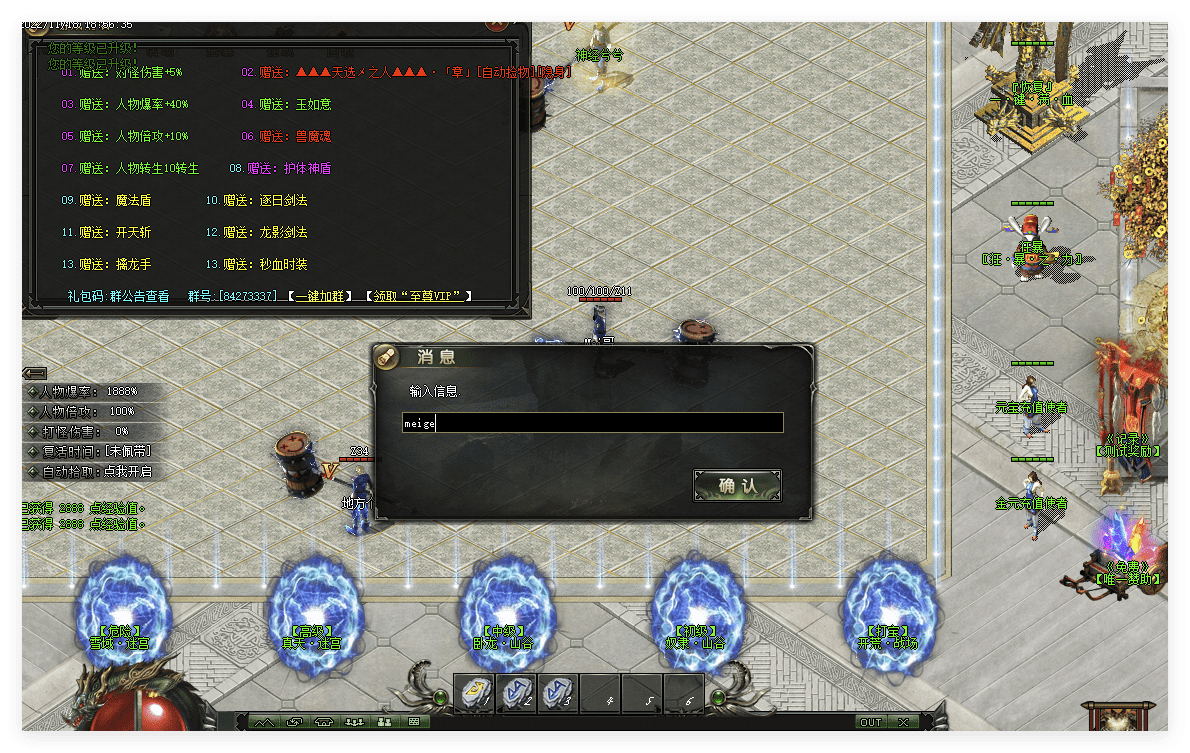The width and height of the screenshot is (1190, 753).
Task: Open the three-figures group icon on the bottom bar
Action: (x=354, y=722)
